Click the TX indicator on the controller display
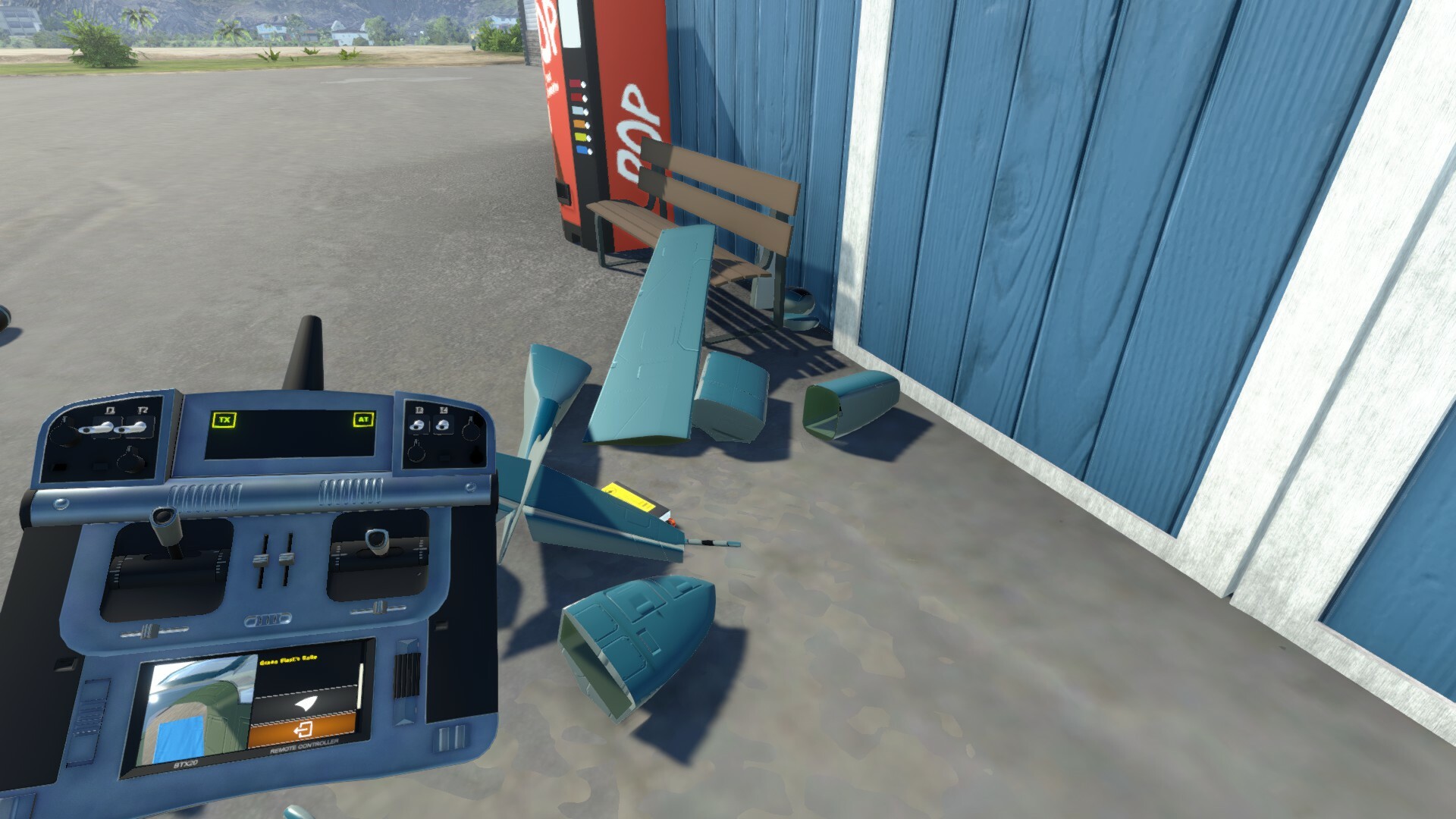The height and width of the screenshot is (819, 1456). coord(224,419)
